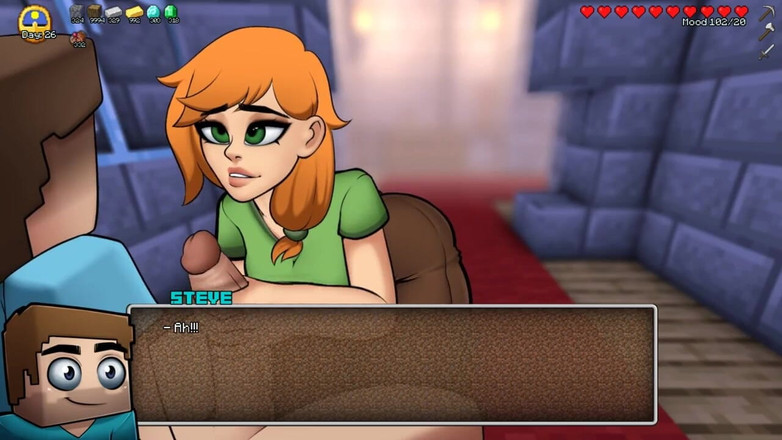Click the dialogue box to continue
782x440 pixels.
[392, 364]
